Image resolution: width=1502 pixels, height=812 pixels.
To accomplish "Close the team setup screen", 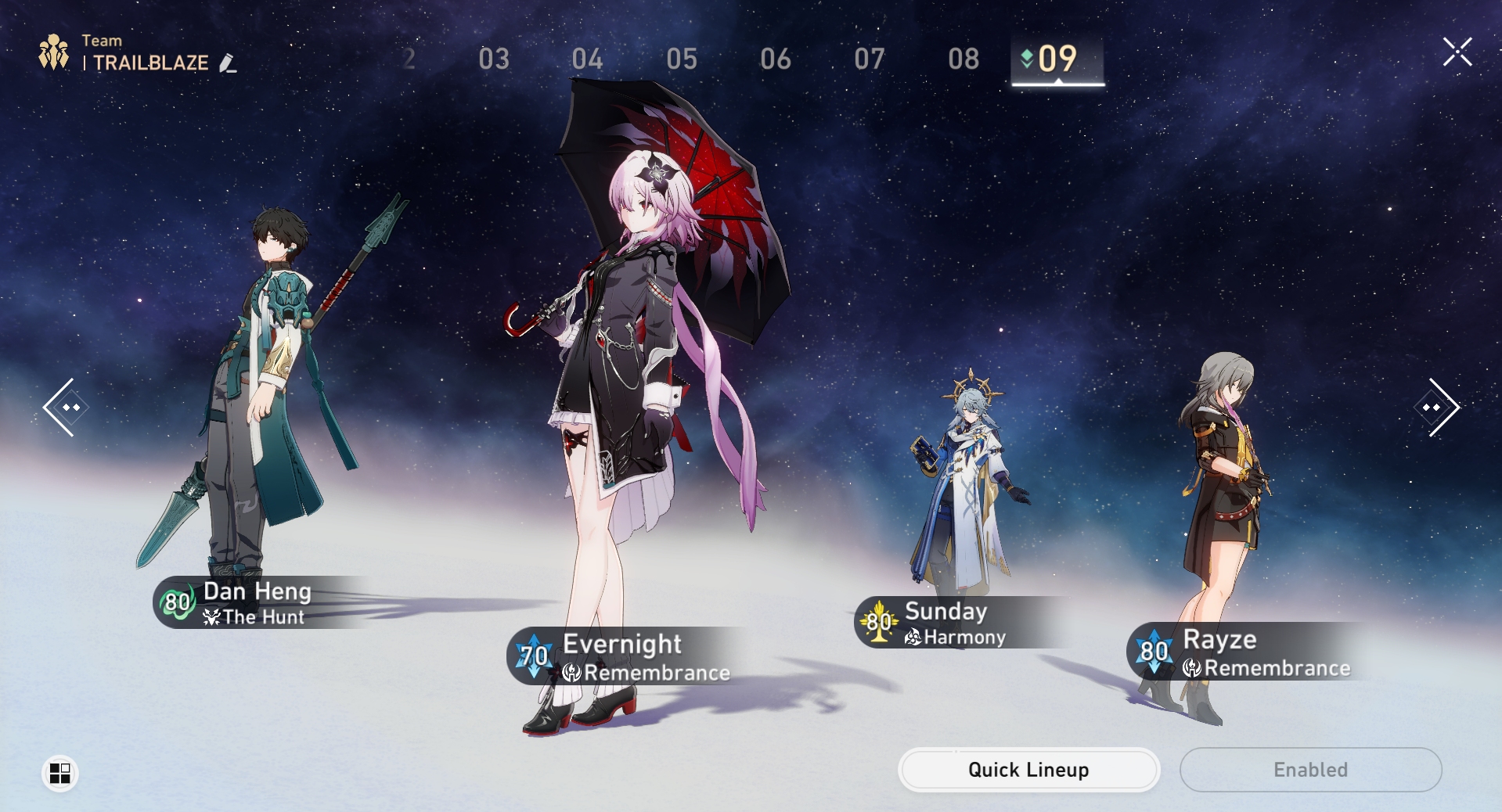I will pos(1457,52).
